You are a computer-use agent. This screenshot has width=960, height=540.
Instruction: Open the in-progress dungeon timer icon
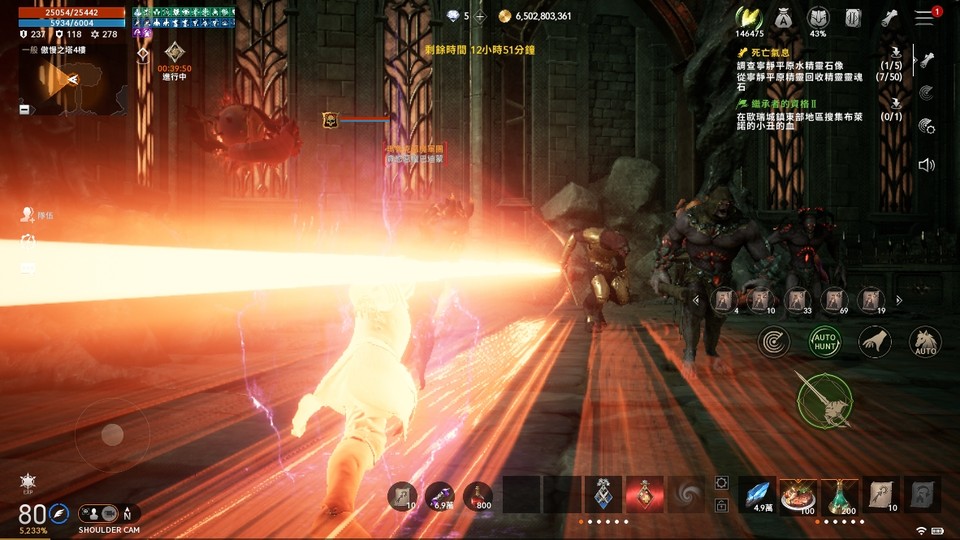coord(175,52)
